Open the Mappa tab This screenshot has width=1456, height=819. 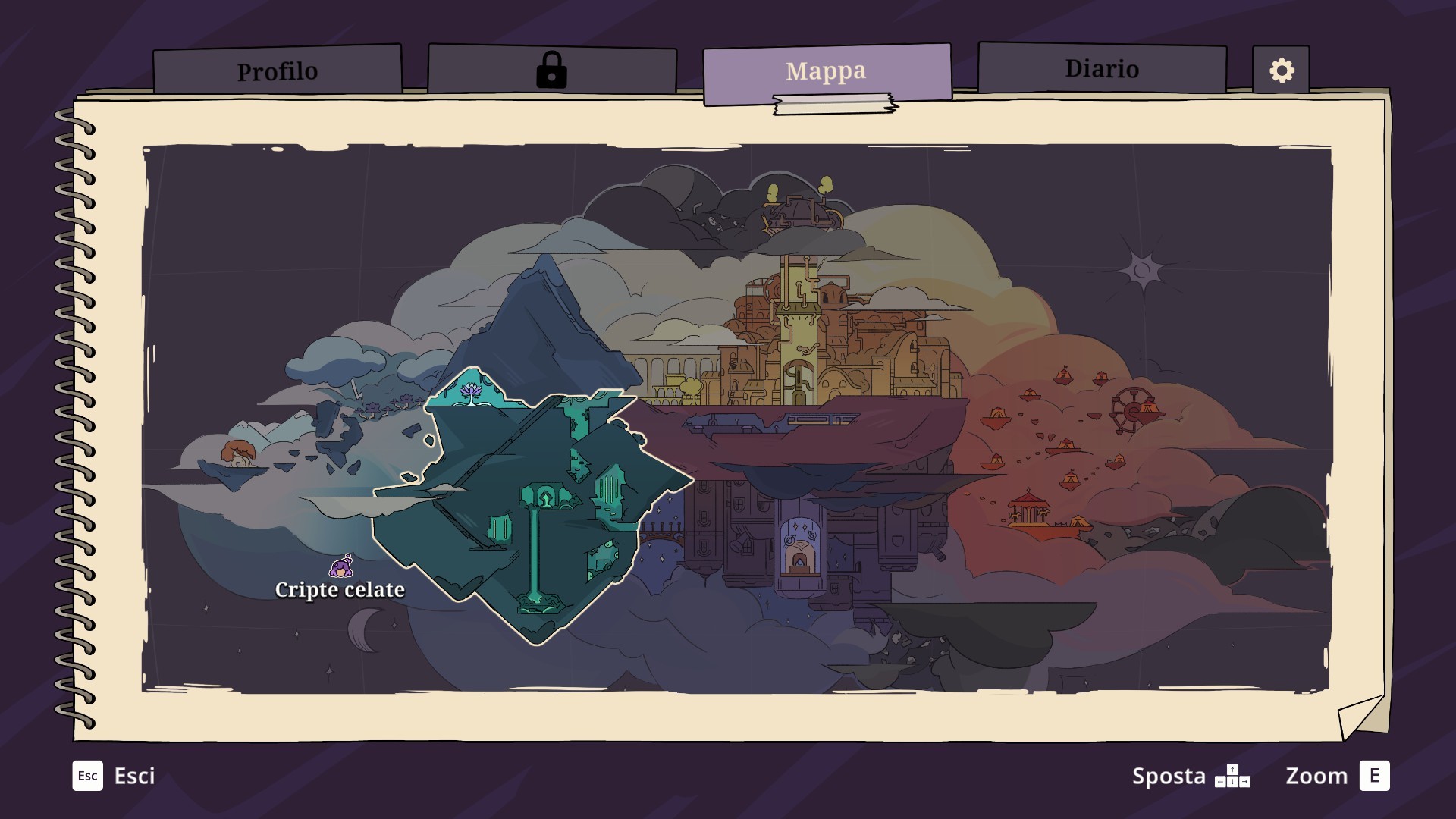pyautogui.click(x=826, y=71)
